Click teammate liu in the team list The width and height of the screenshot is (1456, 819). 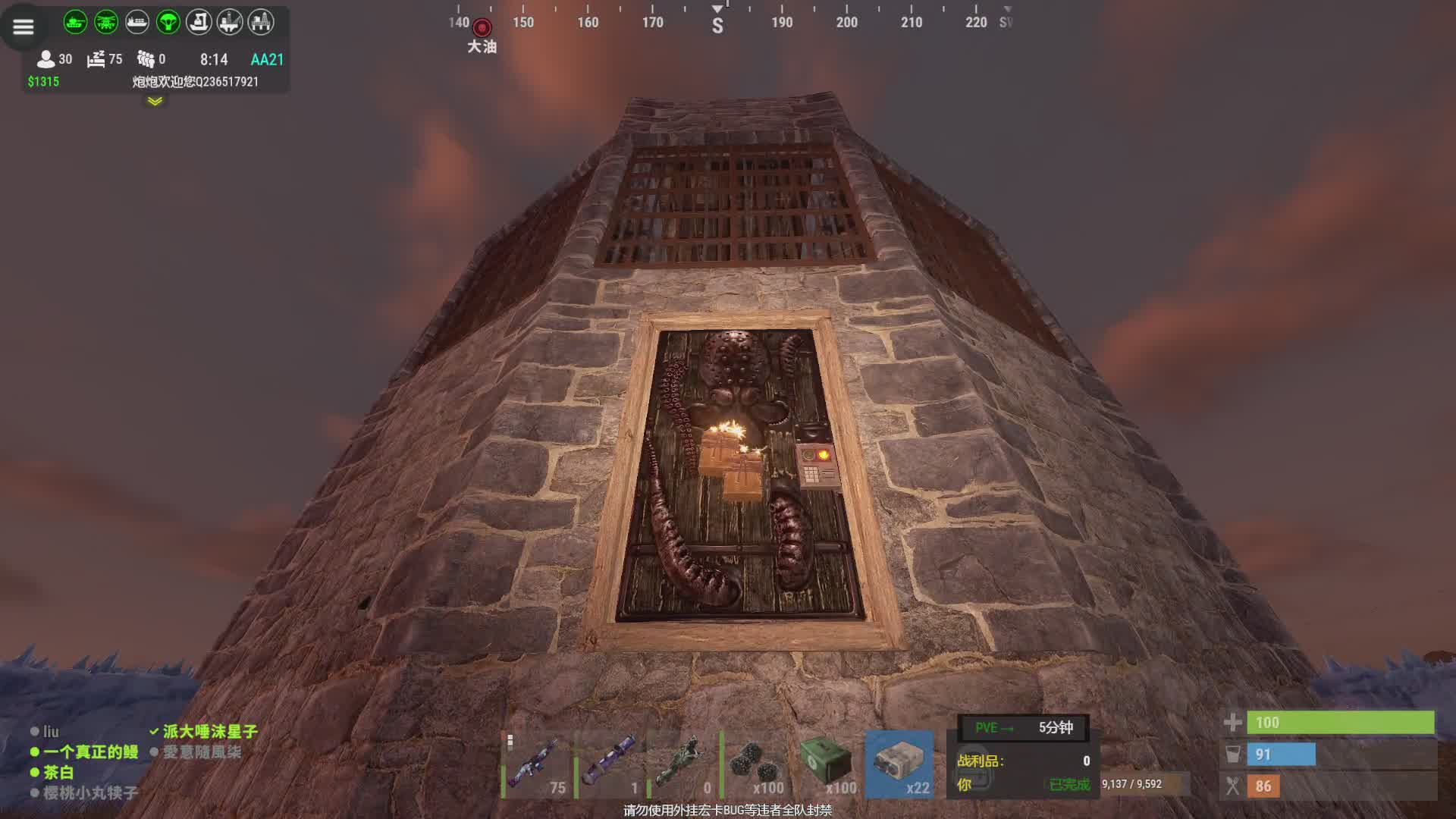(x=50, y=732)
